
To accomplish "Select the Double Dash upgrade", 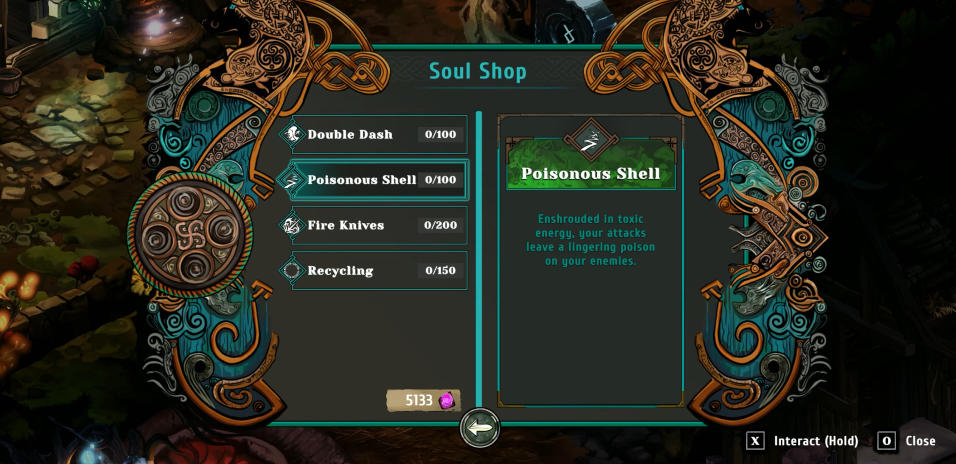I will click(x=372, y=135).
